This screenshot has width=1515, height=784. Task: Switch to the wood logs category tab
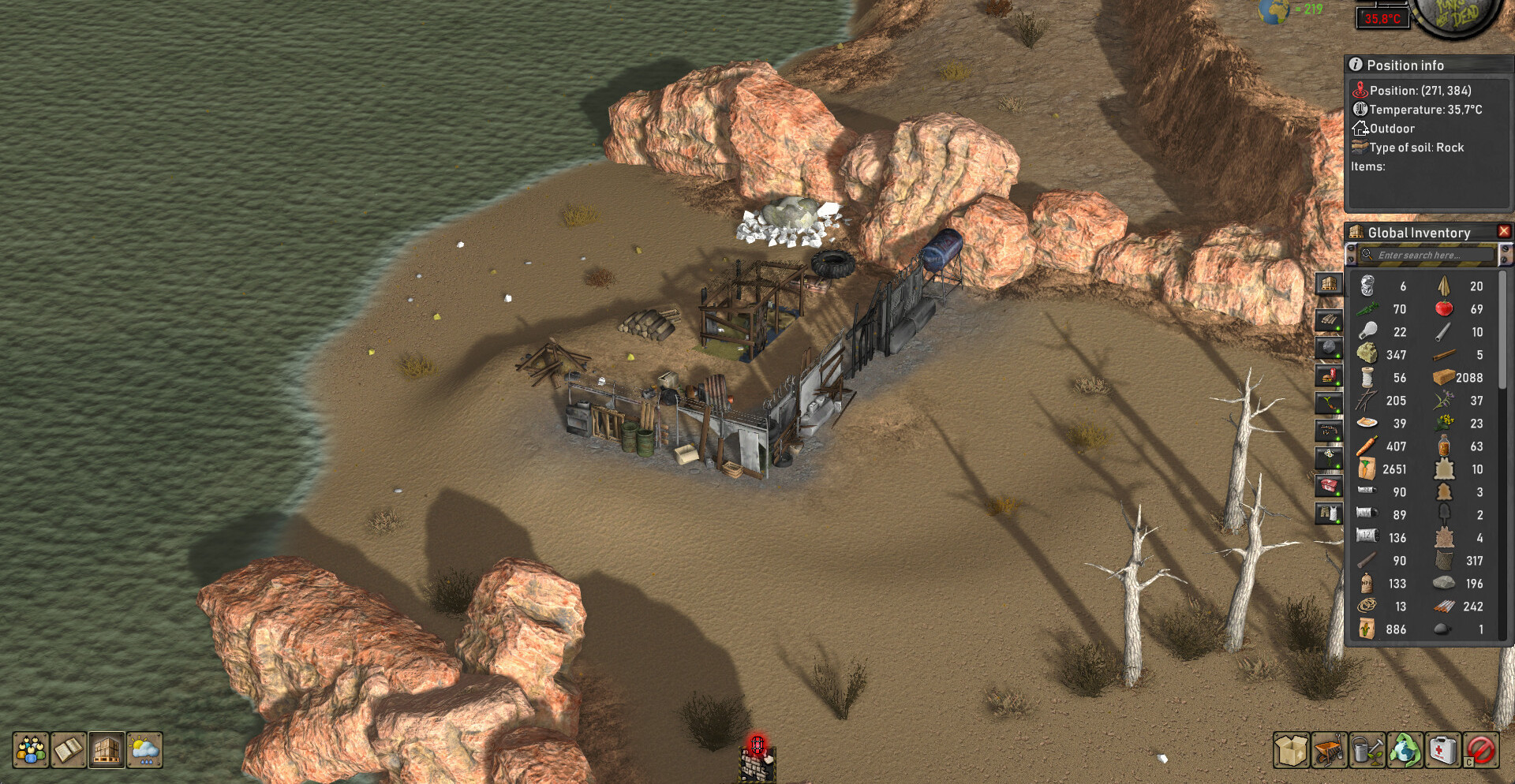pos(1329,320)
